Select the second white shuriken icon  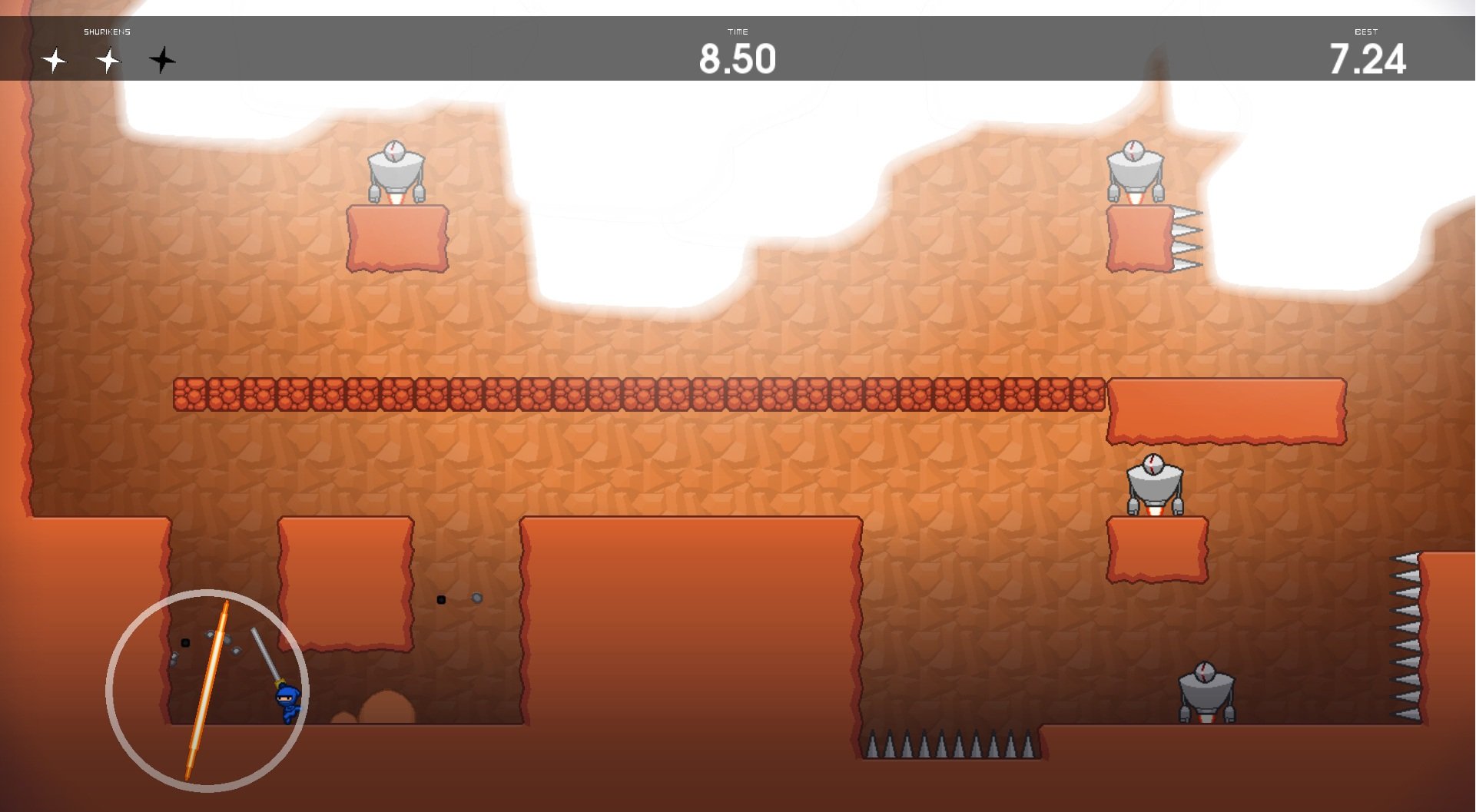pyautogui.click(x=108, y=60)
